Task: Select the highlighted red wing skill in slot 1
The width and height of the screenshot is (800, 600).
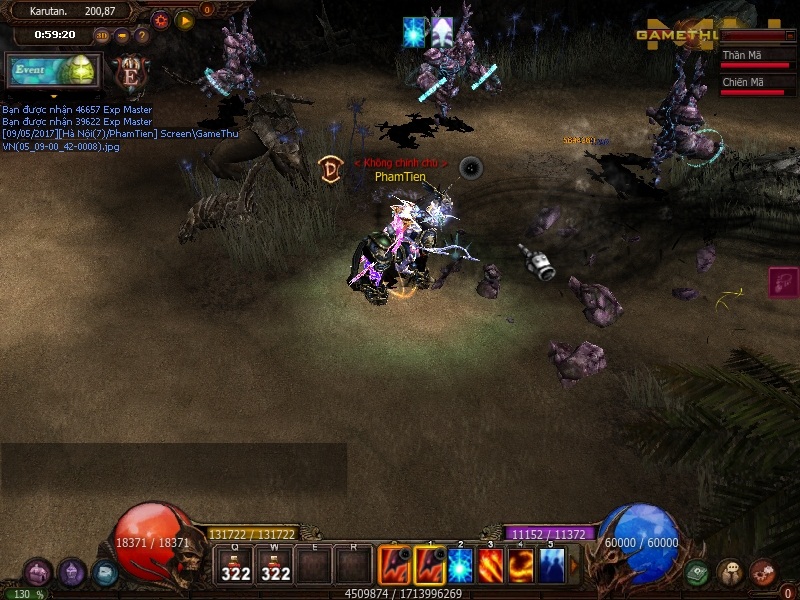Action: (x=430, y=567)
